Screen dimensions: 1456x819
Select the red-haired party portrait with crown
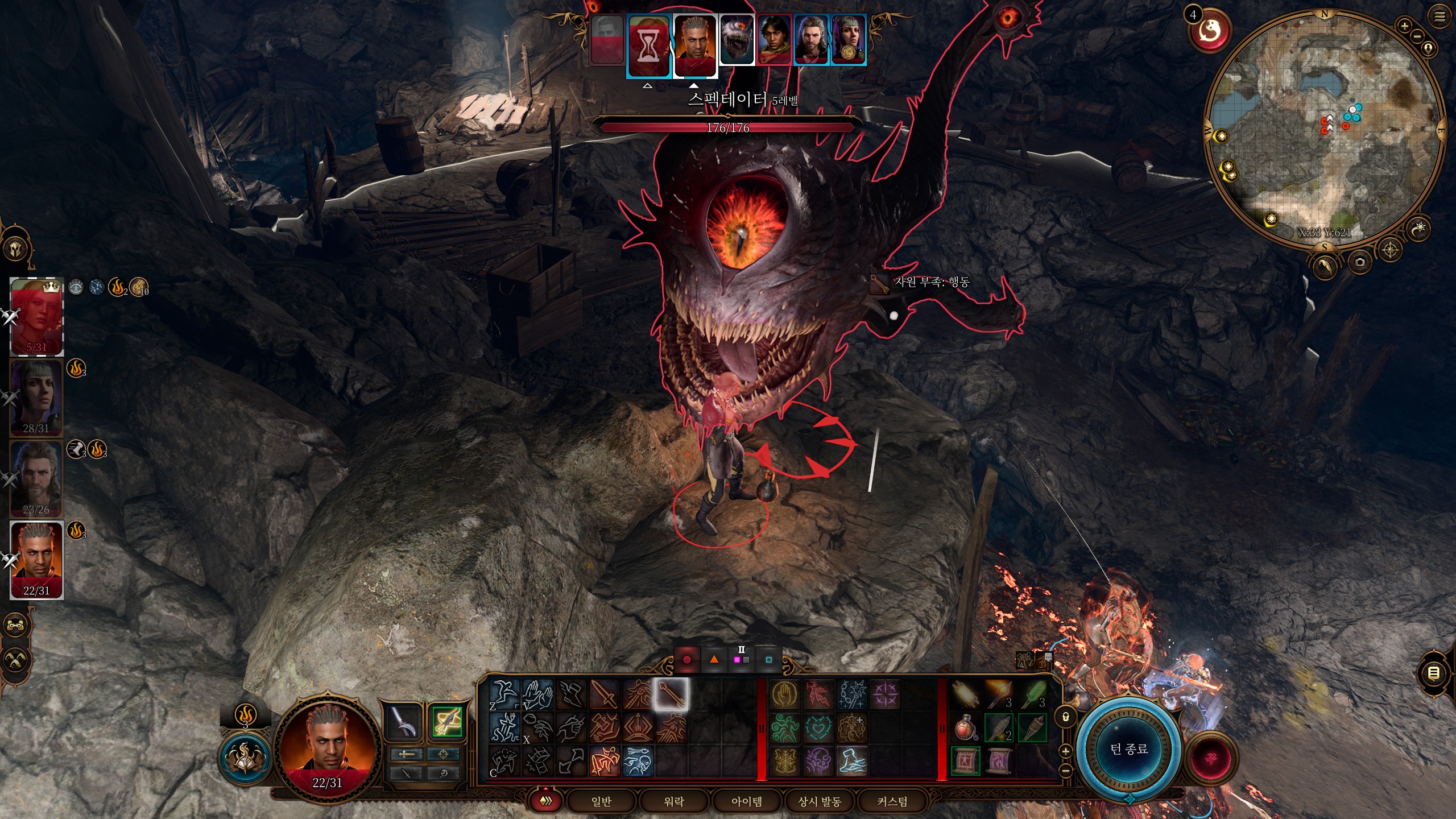point(37,316)
